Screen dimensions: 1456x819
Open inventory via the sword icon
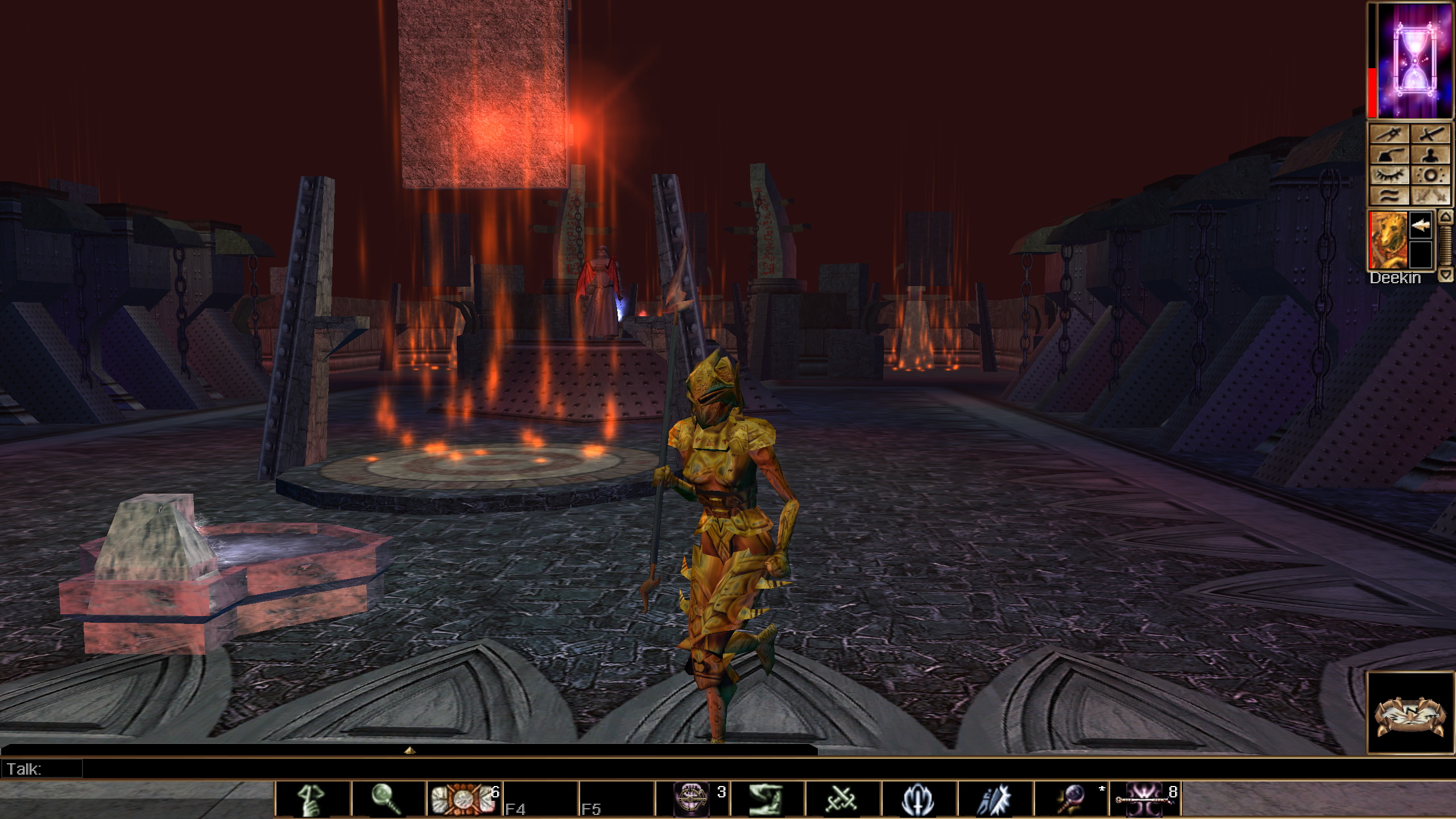(x=1431, y=133)
